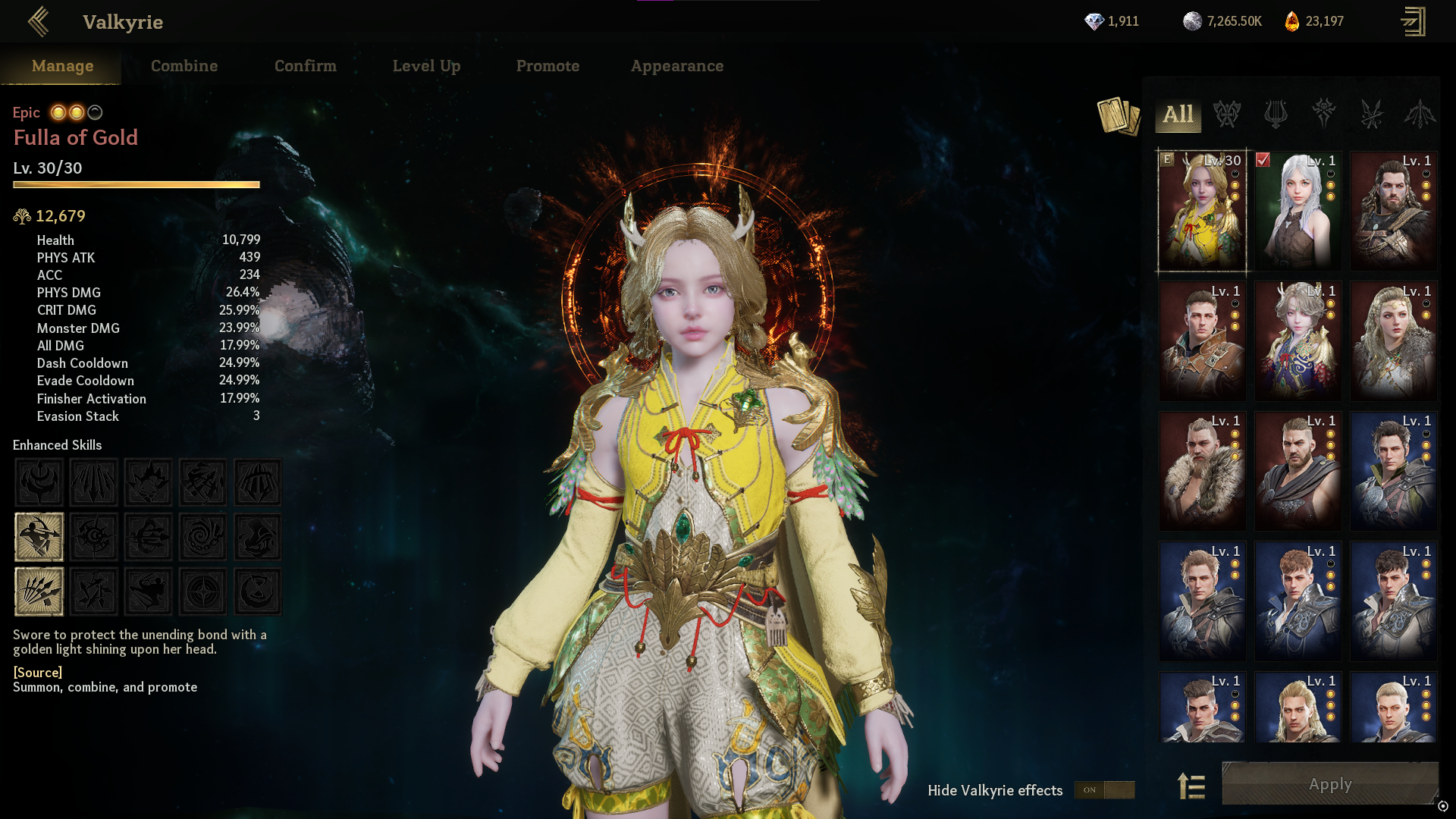Switch to the Confirm tab
The width and height of the screenshot is (1456, 819).
coord(305,66)
